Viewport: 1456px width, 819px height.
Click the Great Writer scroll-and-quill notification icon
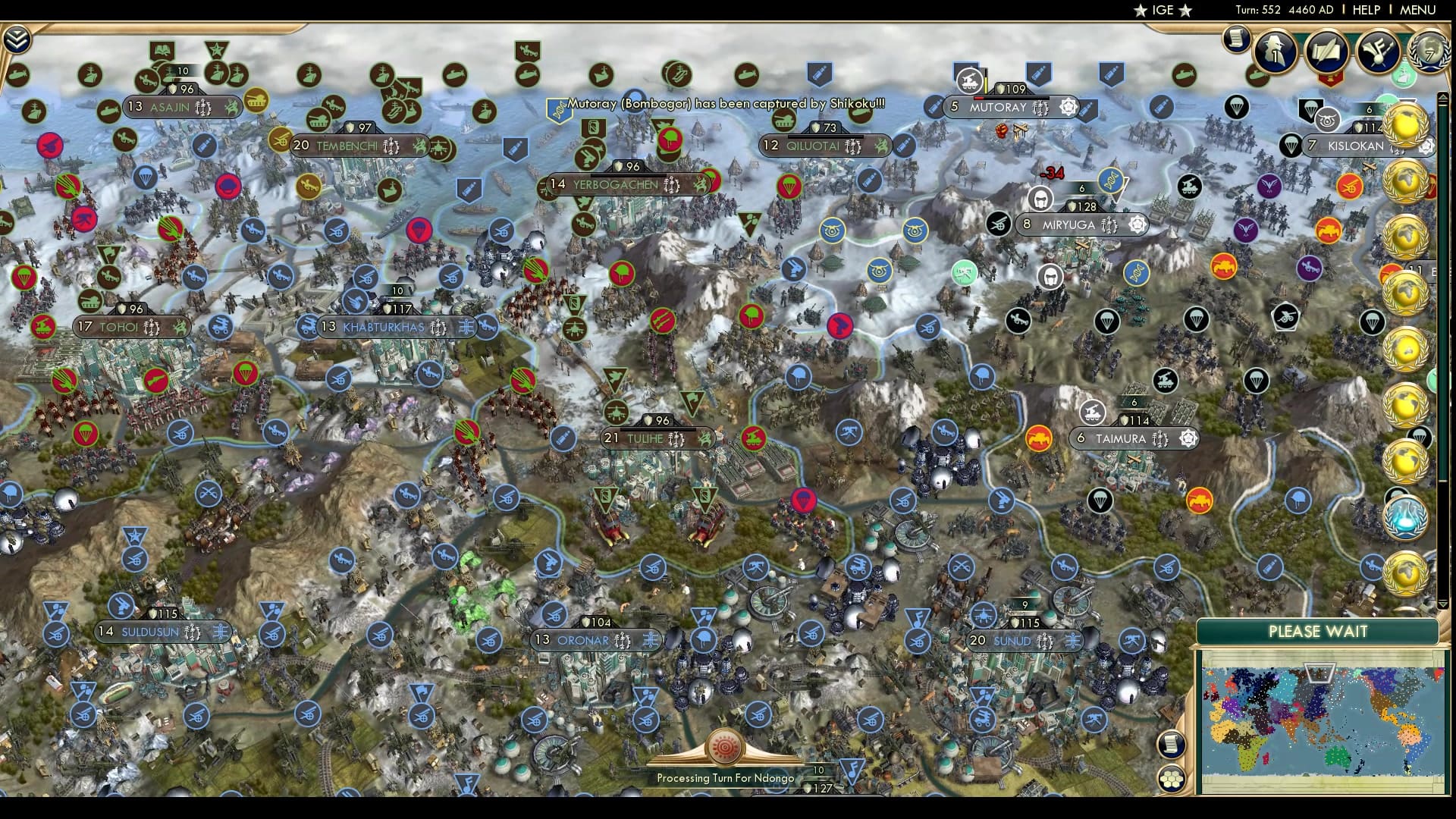[1327, 51]
